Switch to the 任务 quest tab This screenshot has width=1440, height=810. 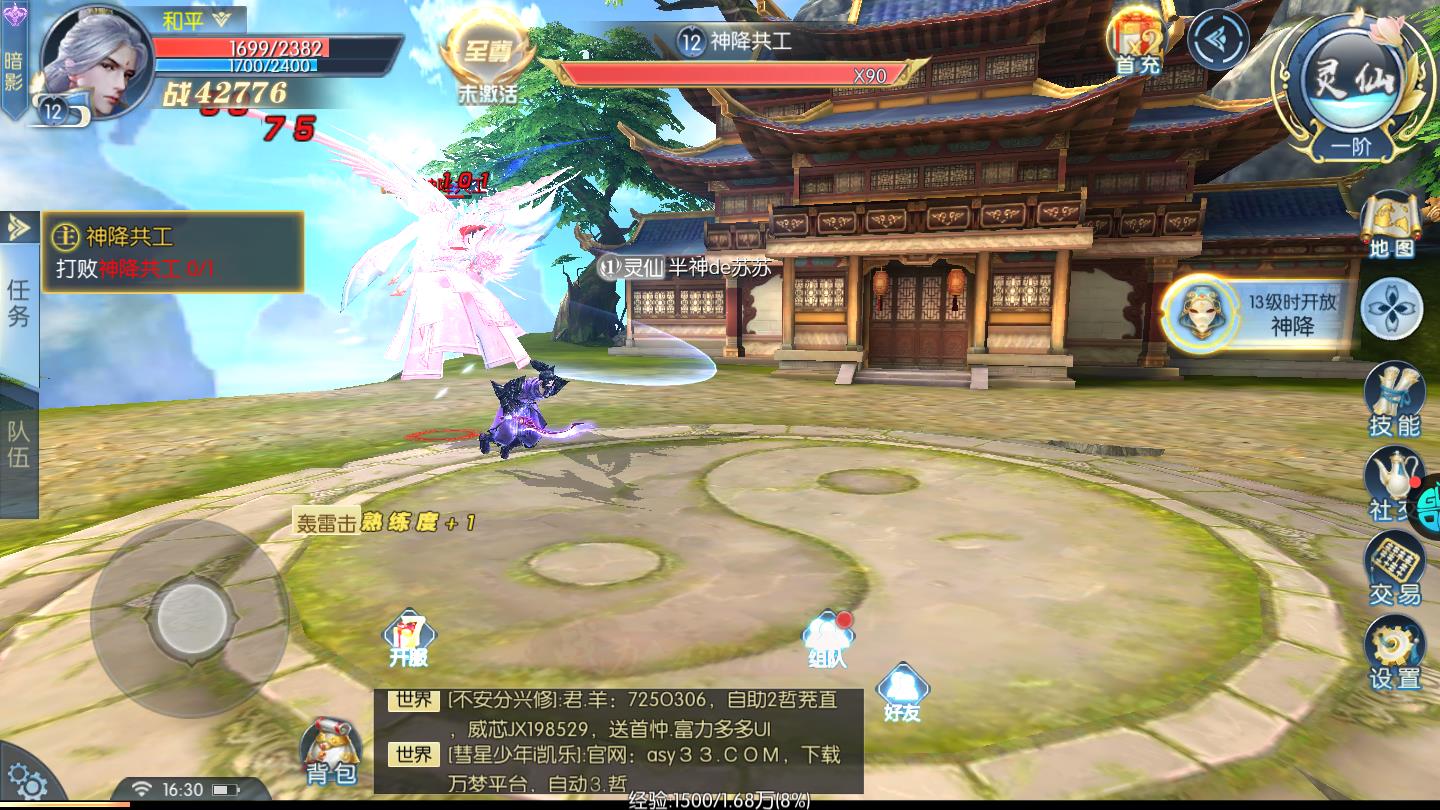coord(19,303)
